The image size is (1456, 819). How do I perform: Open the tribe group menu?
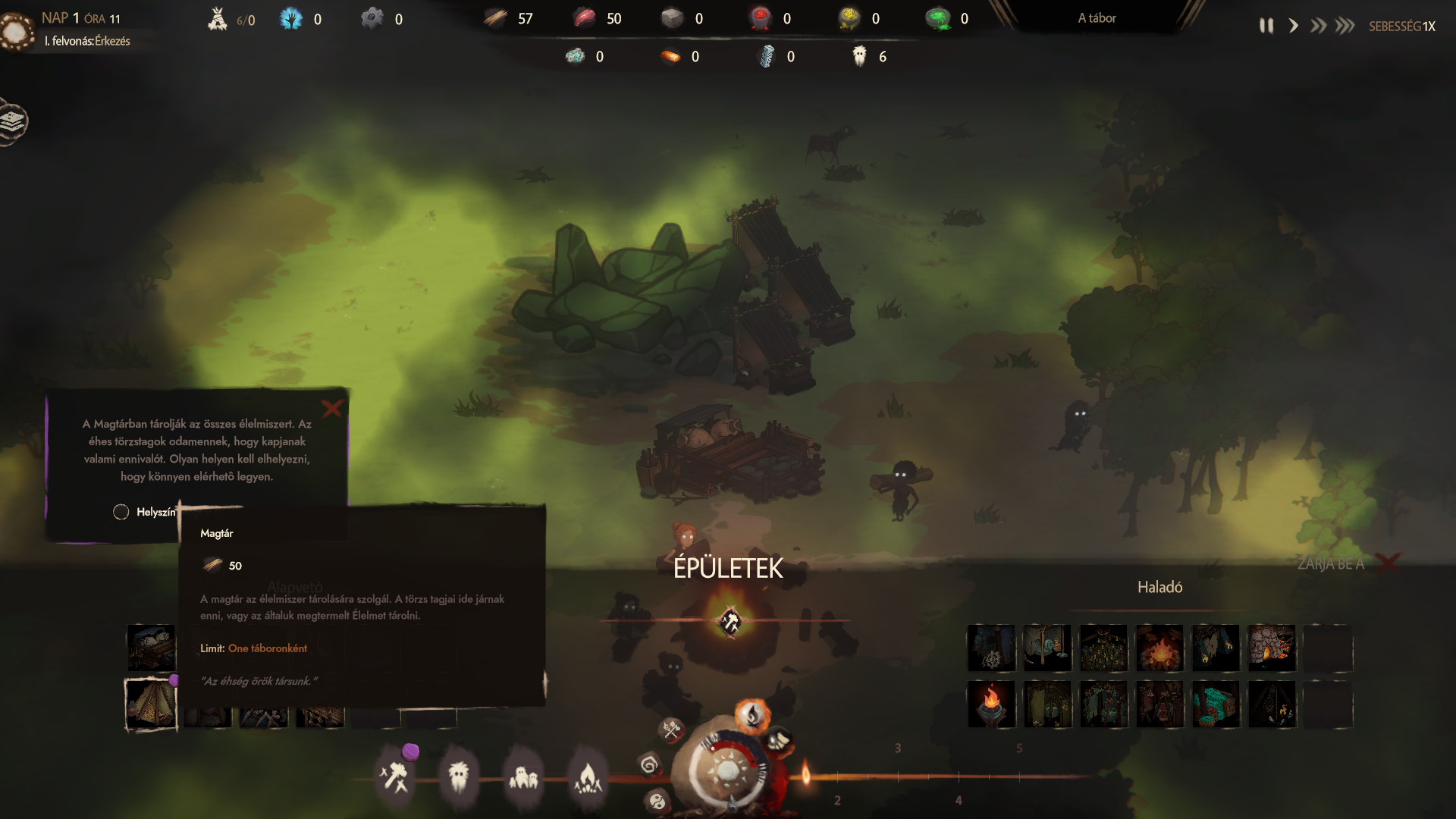point(523,777)
